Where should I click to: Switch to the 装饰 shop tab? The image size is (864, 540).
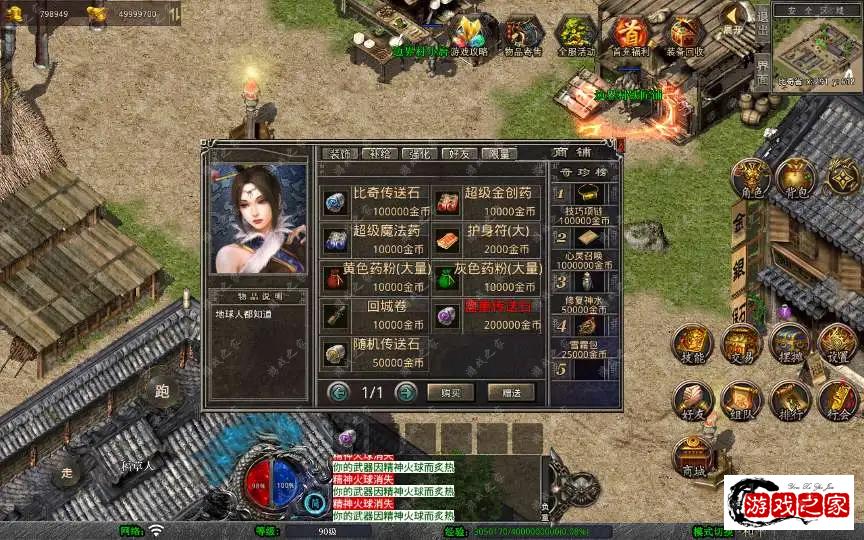pyautogui.click(x=338, y=154)
